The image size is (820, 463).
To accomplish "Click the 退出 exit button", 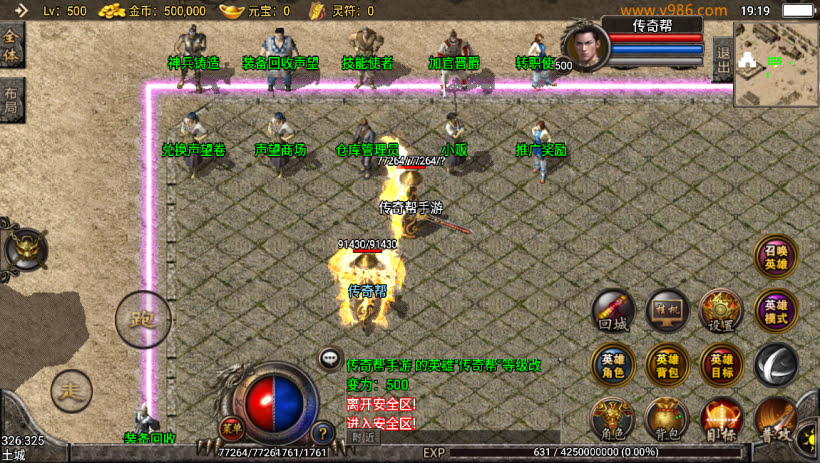I will tap(723, 62).
